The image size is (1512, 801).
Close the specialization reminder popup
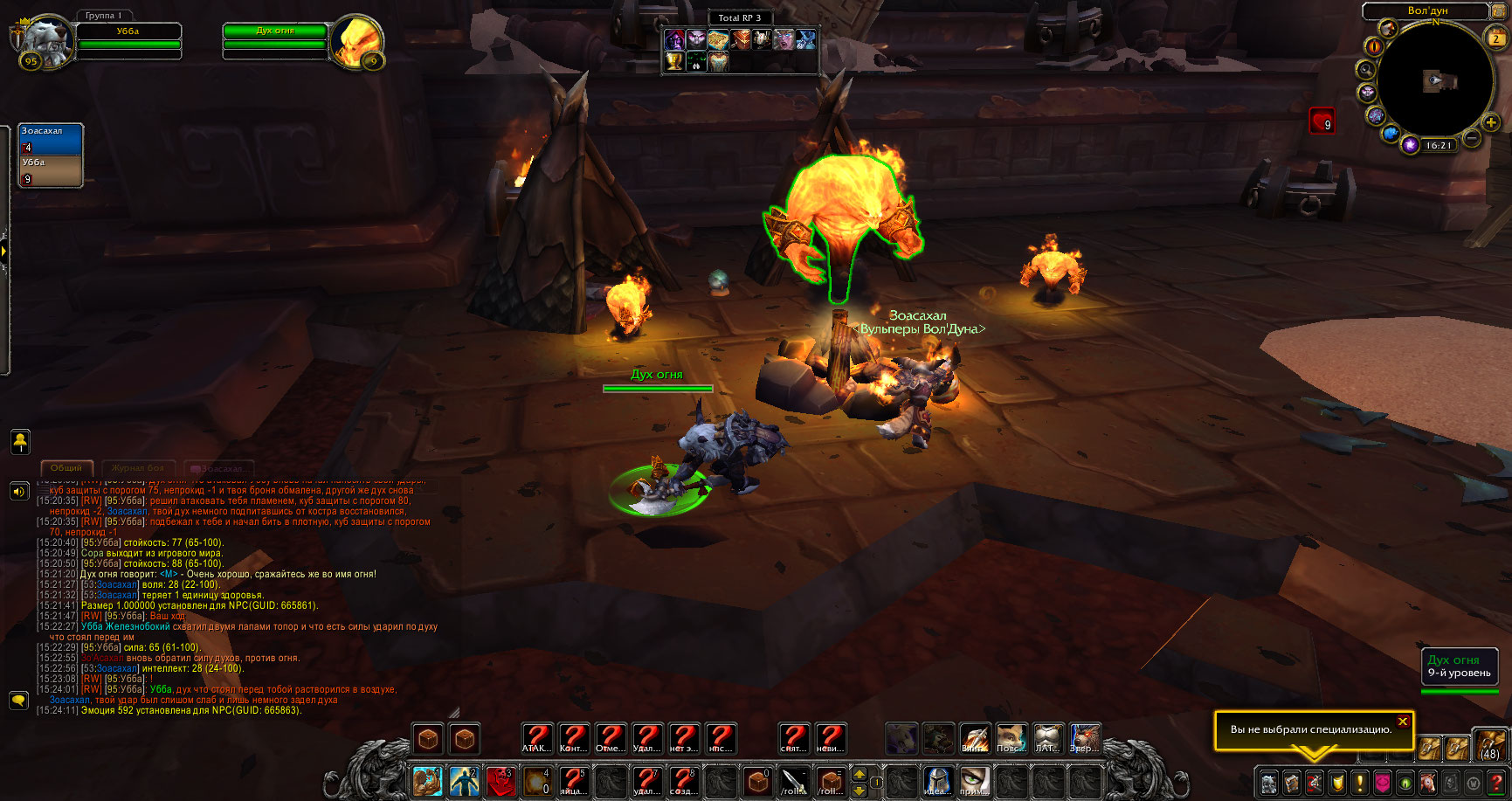tap(1402, 722)
